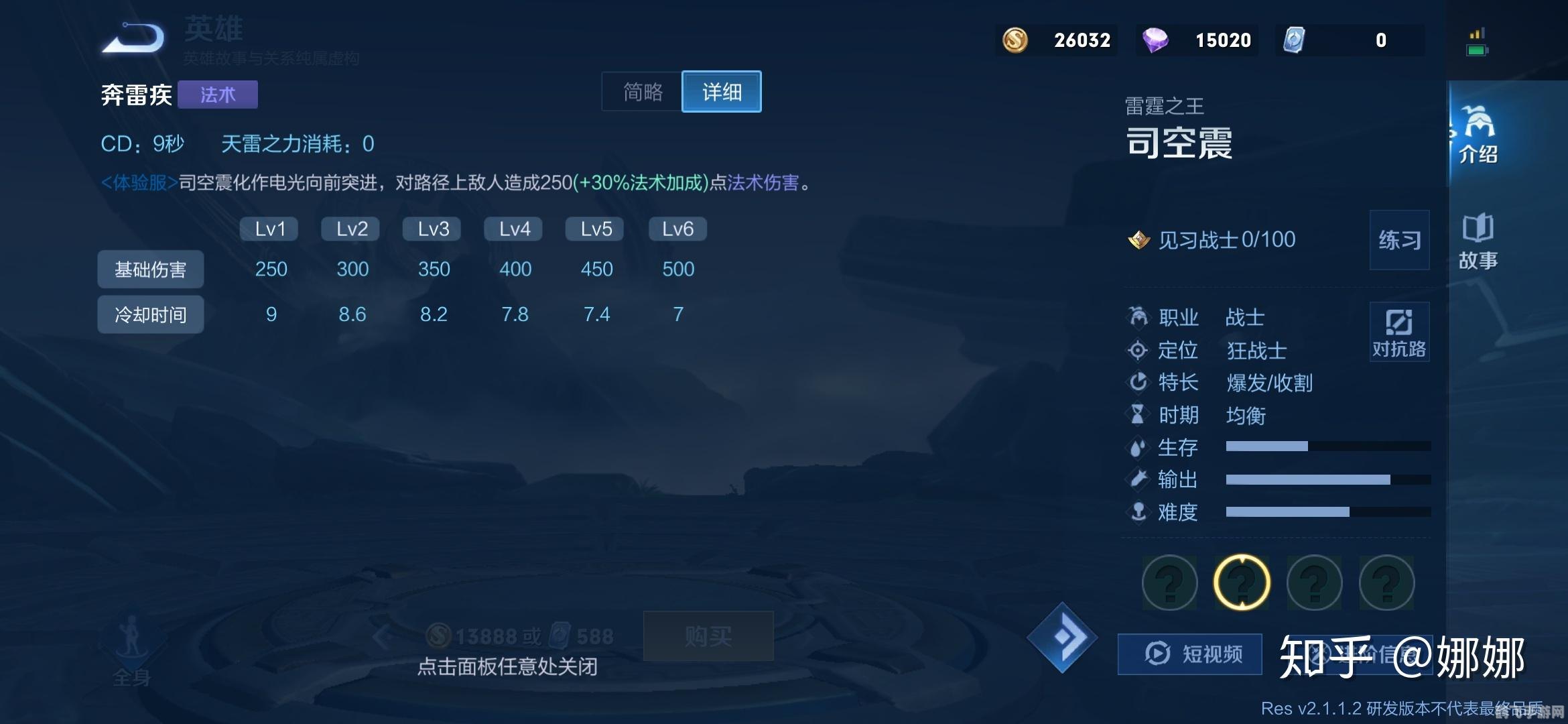Click the purple diamond currency icon
Viewport: 1568px width, 724px height.
pos(1155,40)
